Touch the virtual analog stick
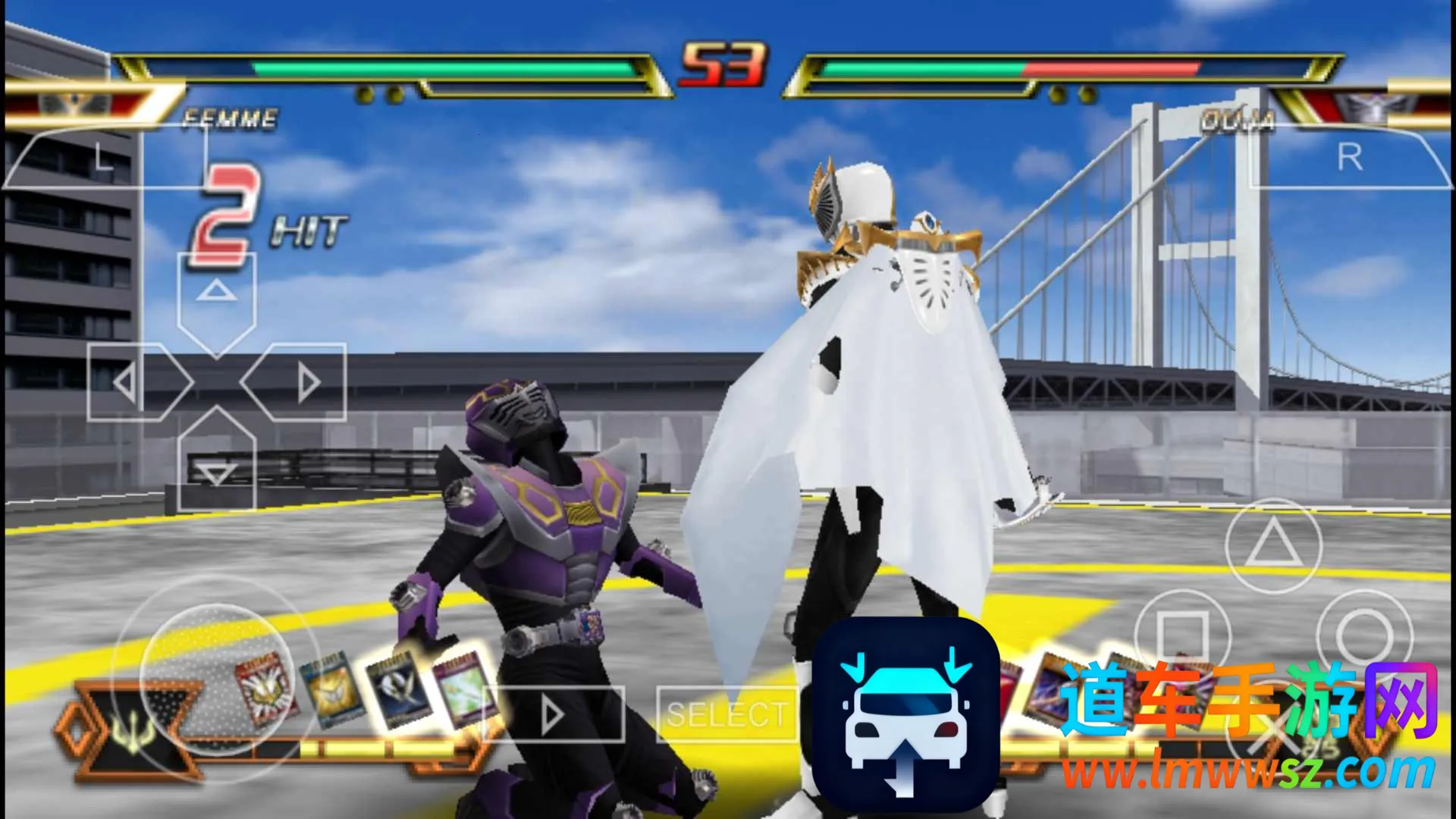This screenshot has height=819, width=1456. click(215, 680)
